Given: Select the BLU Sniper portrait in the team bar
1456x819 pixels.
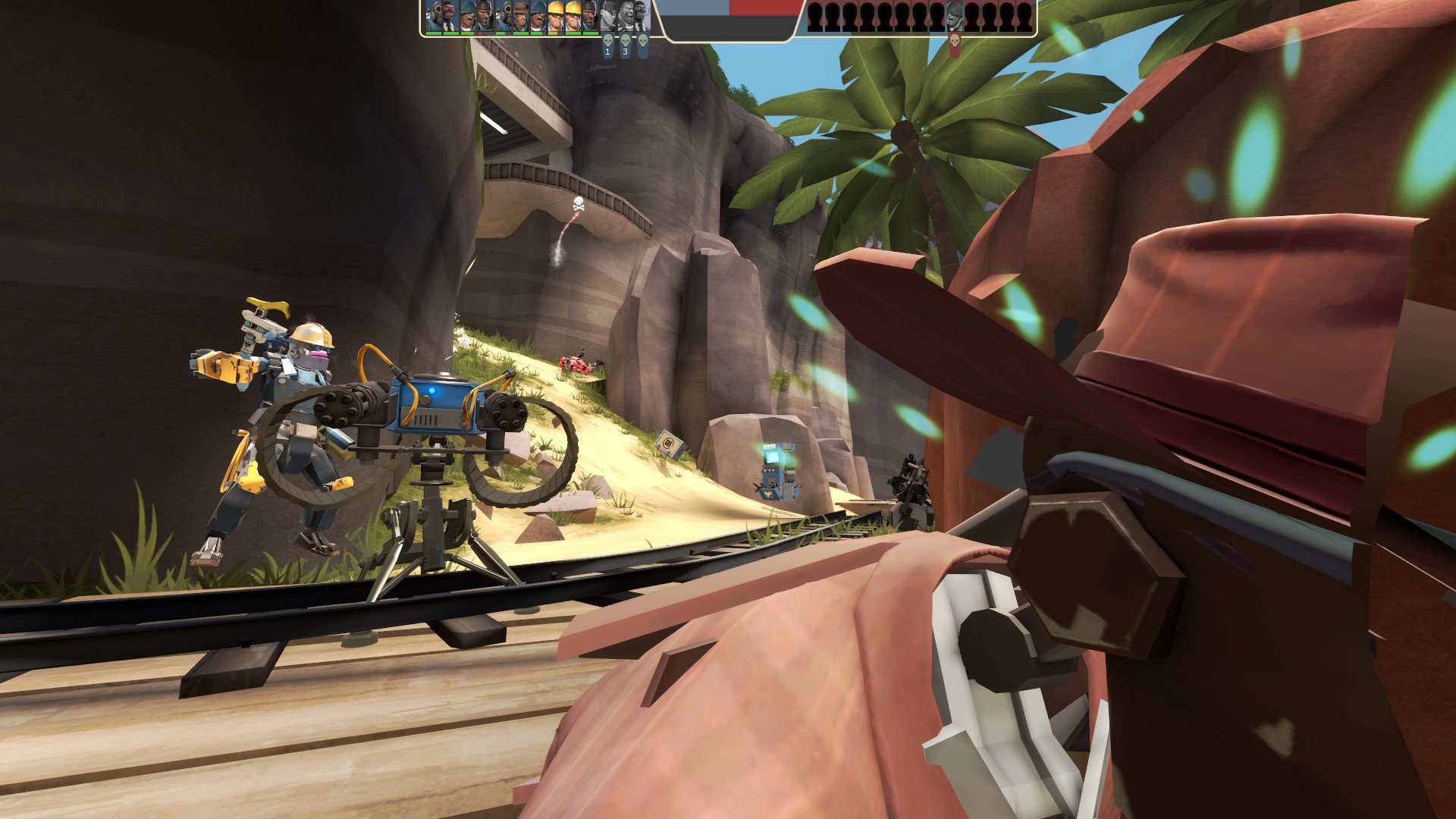Looking at the screenshot, I should 521,16.
